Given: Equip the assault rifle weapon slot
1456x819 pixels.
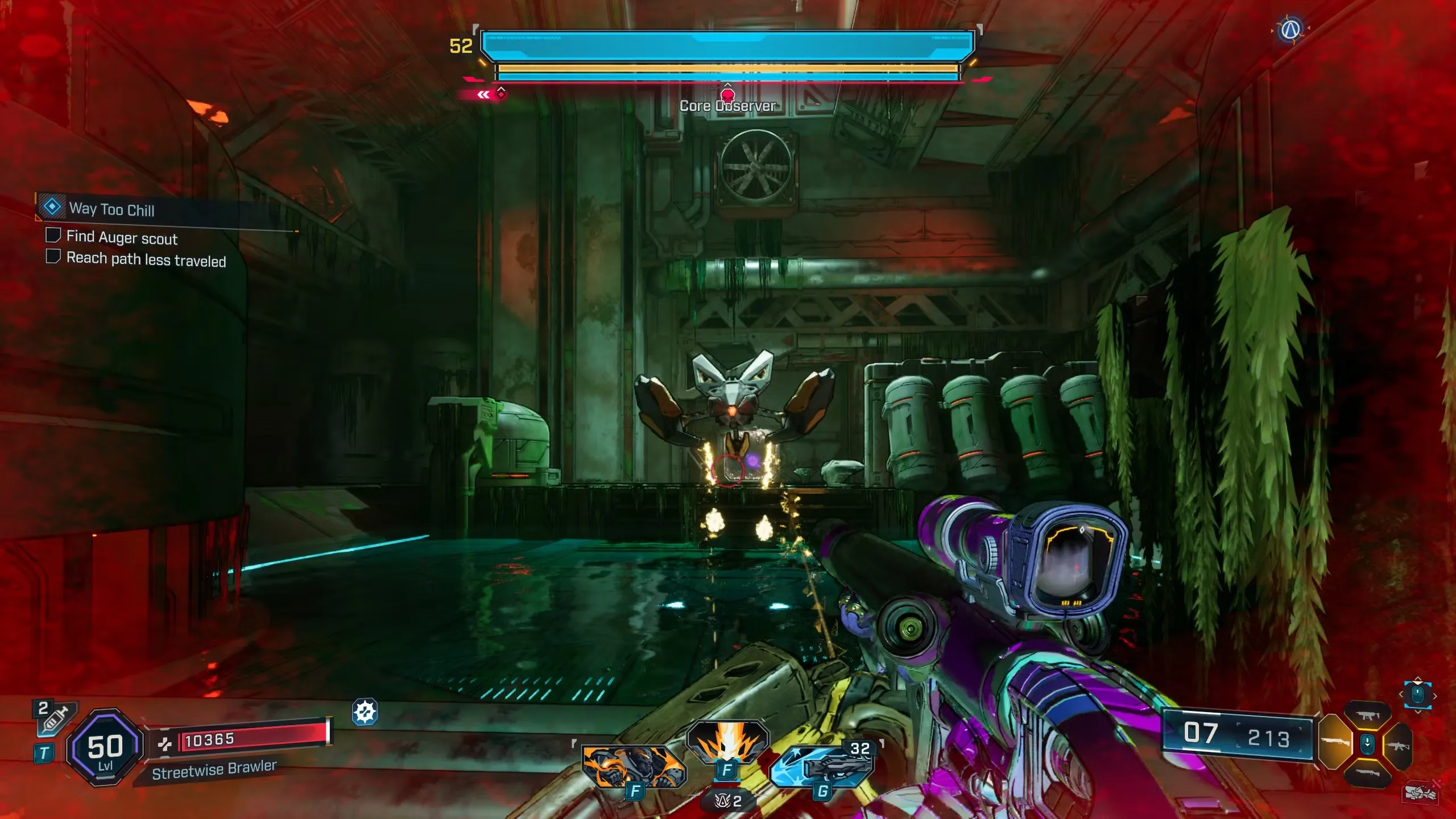Looking at the screenshot, I should pyautogui.click(x=1398, y=745).
